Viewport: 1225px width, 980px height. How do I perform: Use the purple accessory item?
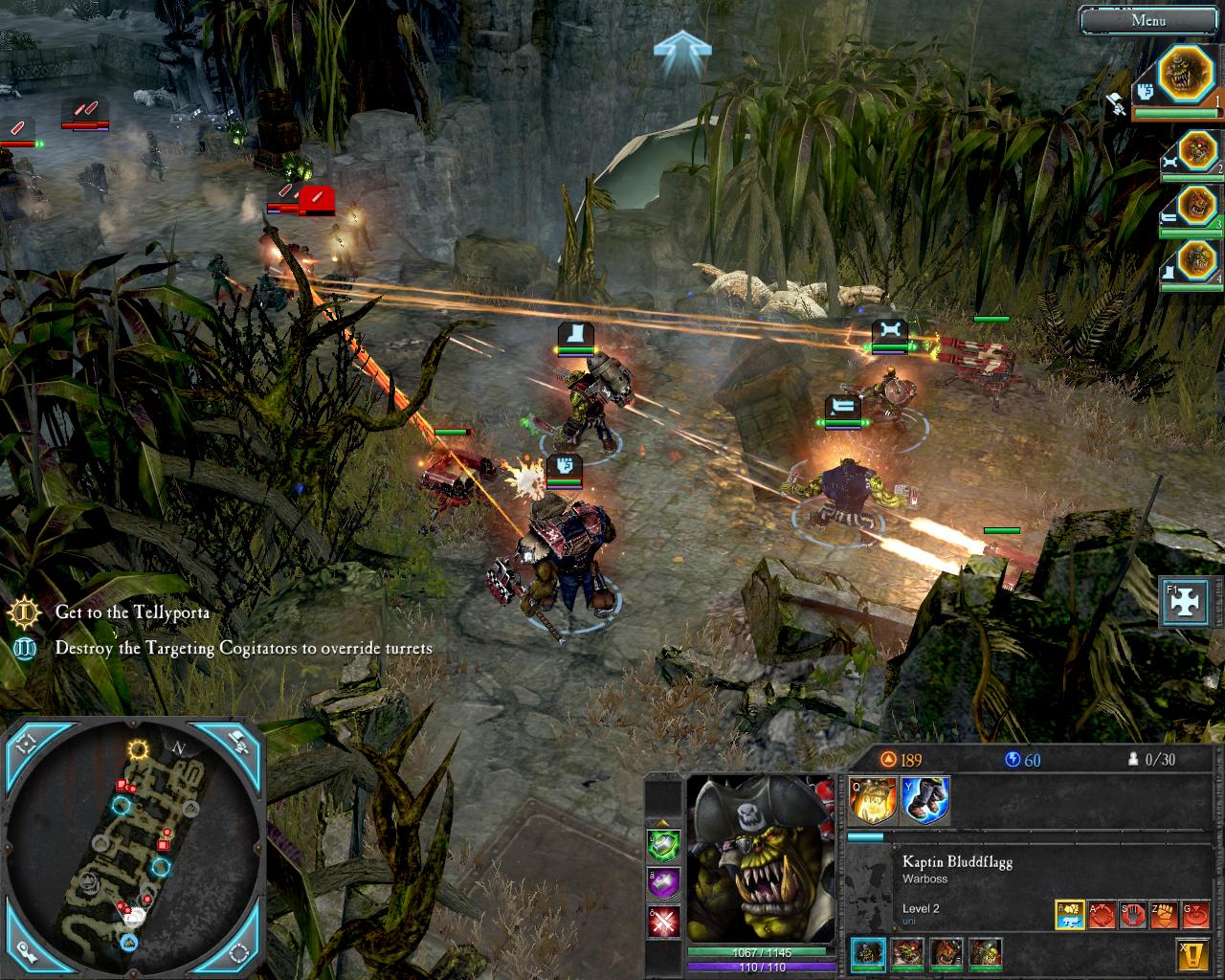664,882
